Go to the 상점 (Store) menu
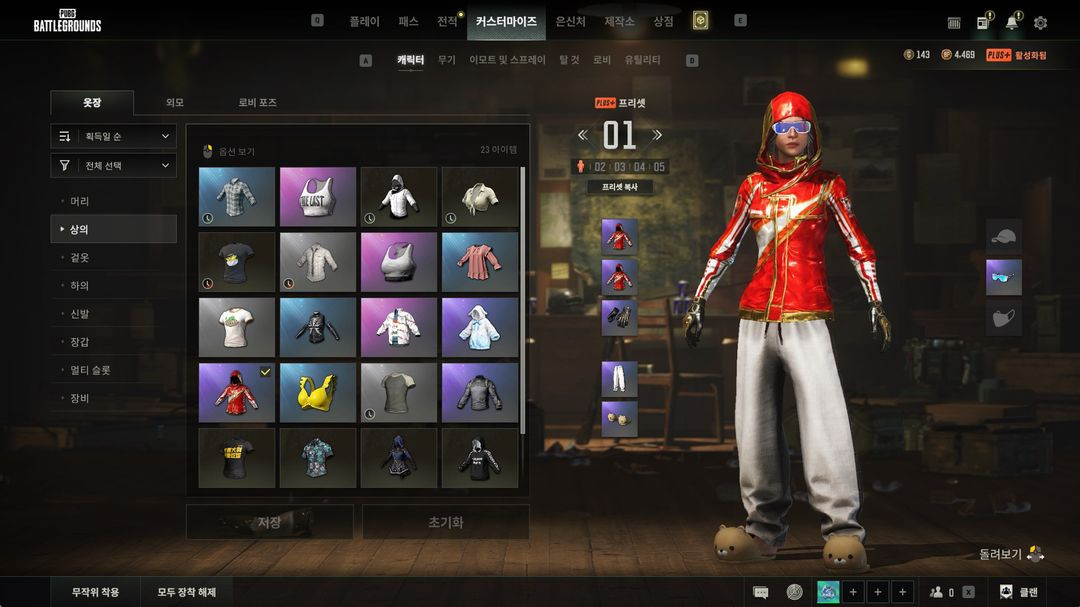Image resolution: width=1080 pixels, height=607 pixels. (x=663, y=21)
